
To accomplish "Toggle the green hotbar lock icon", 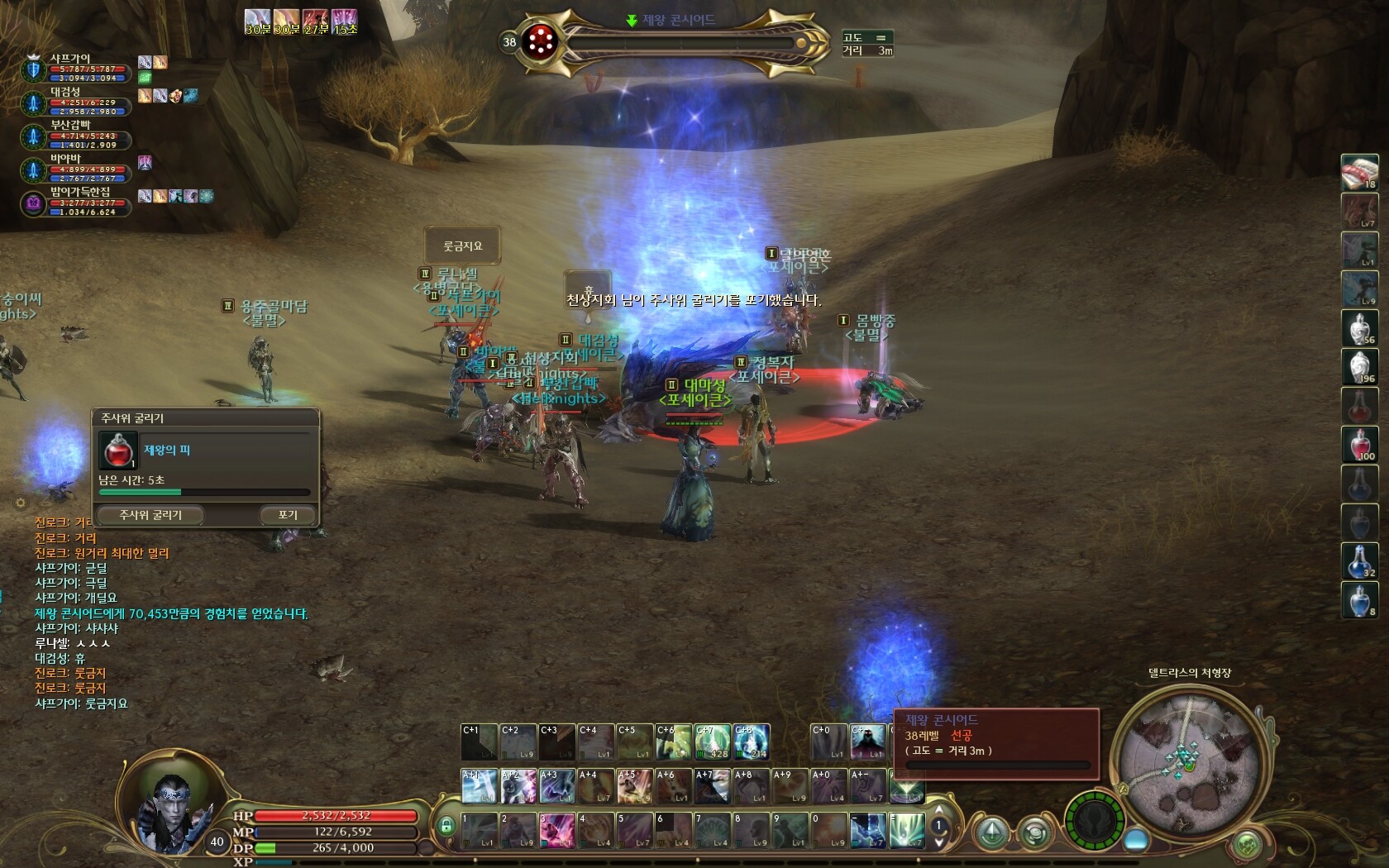I will pyautogui.click(x=446, y=826).
